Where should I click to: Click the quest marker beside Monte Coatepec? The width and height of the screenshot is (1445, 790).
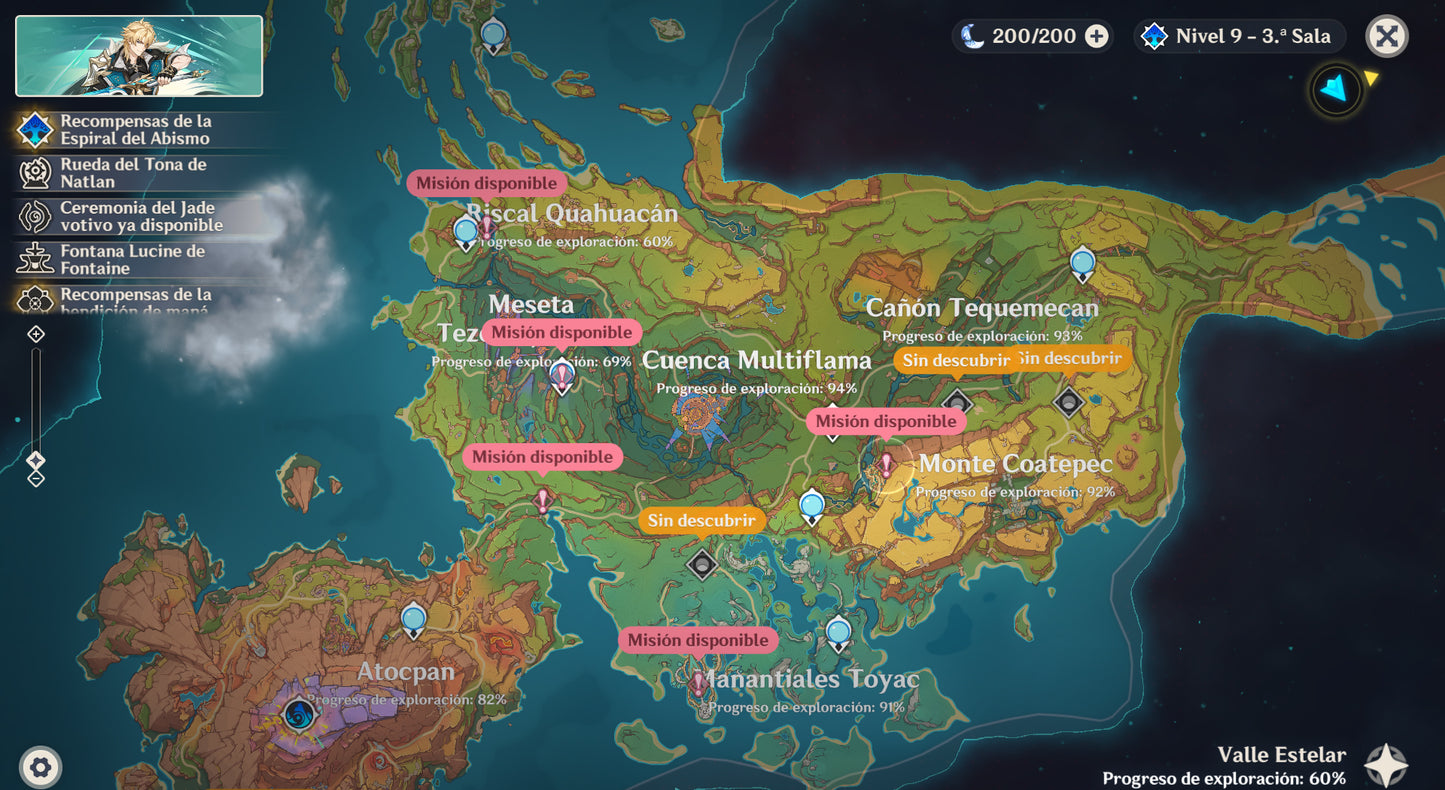coord(886,464)
